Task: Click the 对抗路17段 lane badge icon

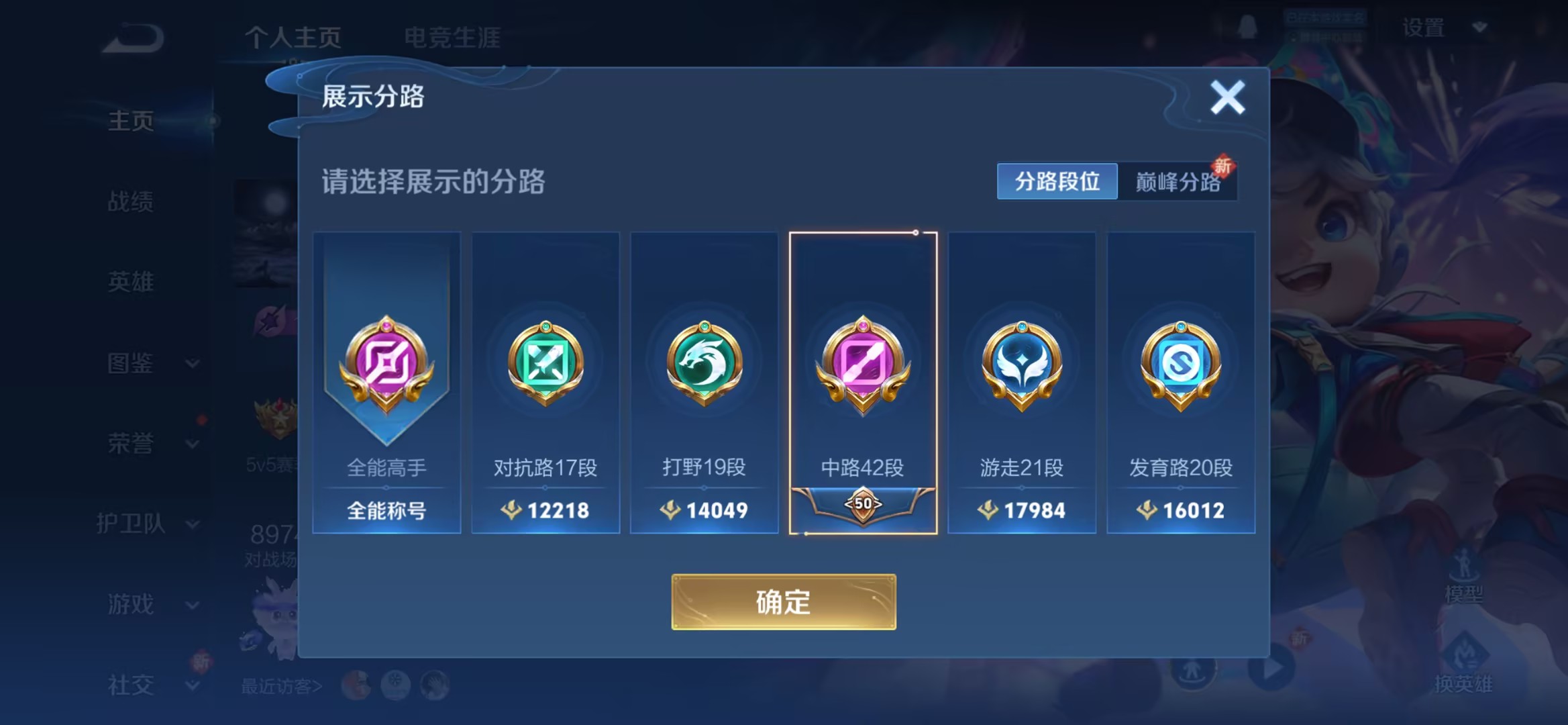Action: 545,363
